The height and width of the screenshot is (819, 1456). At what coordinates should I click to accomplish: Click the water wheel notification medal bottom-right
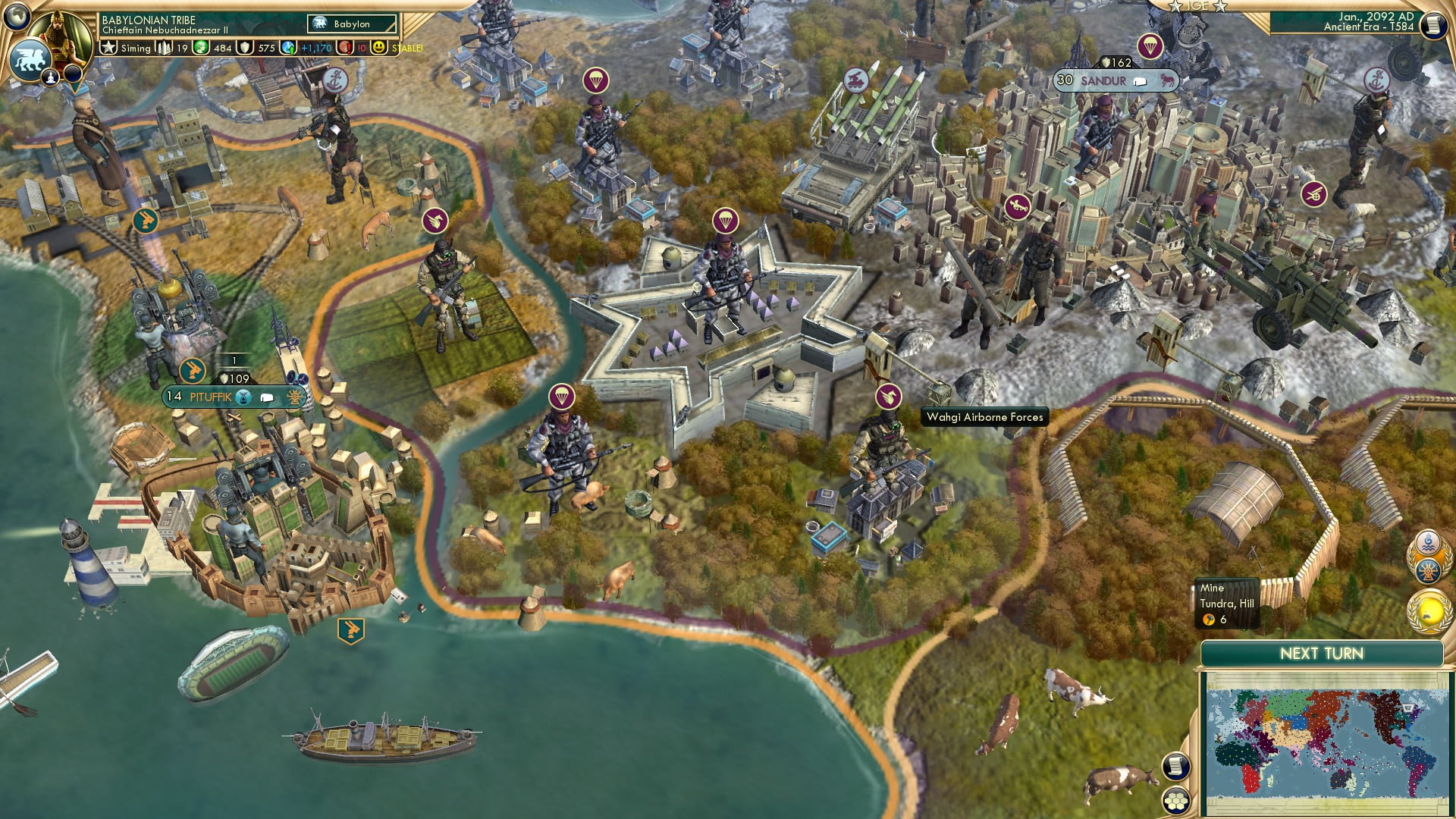[x=1428, y=571]
